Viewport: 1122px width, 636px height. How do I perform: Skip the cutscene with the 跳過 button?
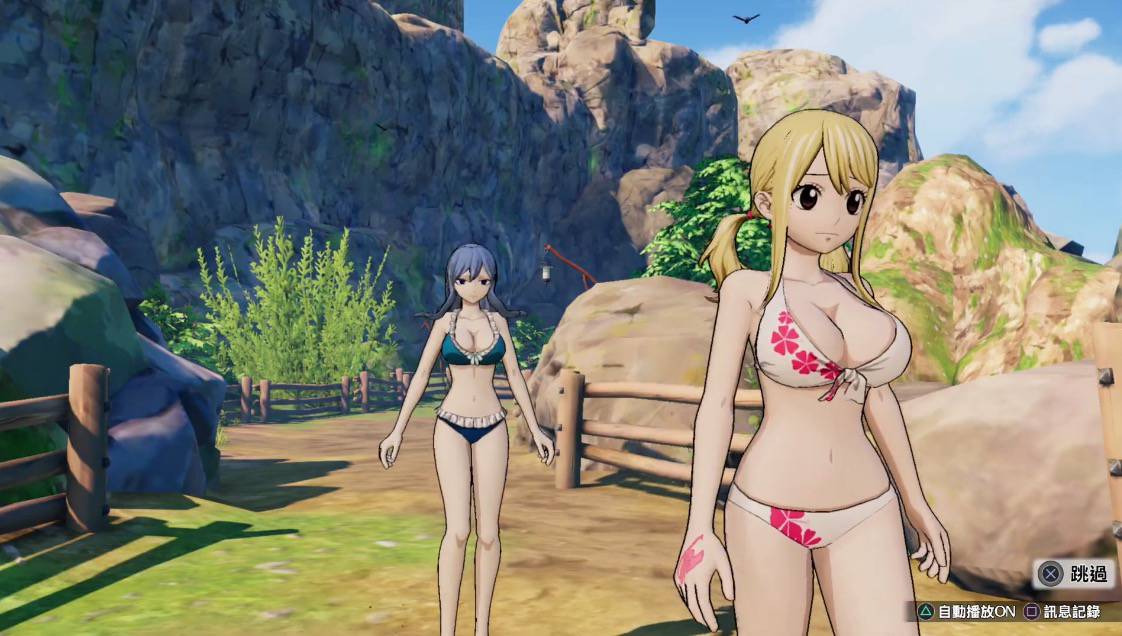[1074, 574]
